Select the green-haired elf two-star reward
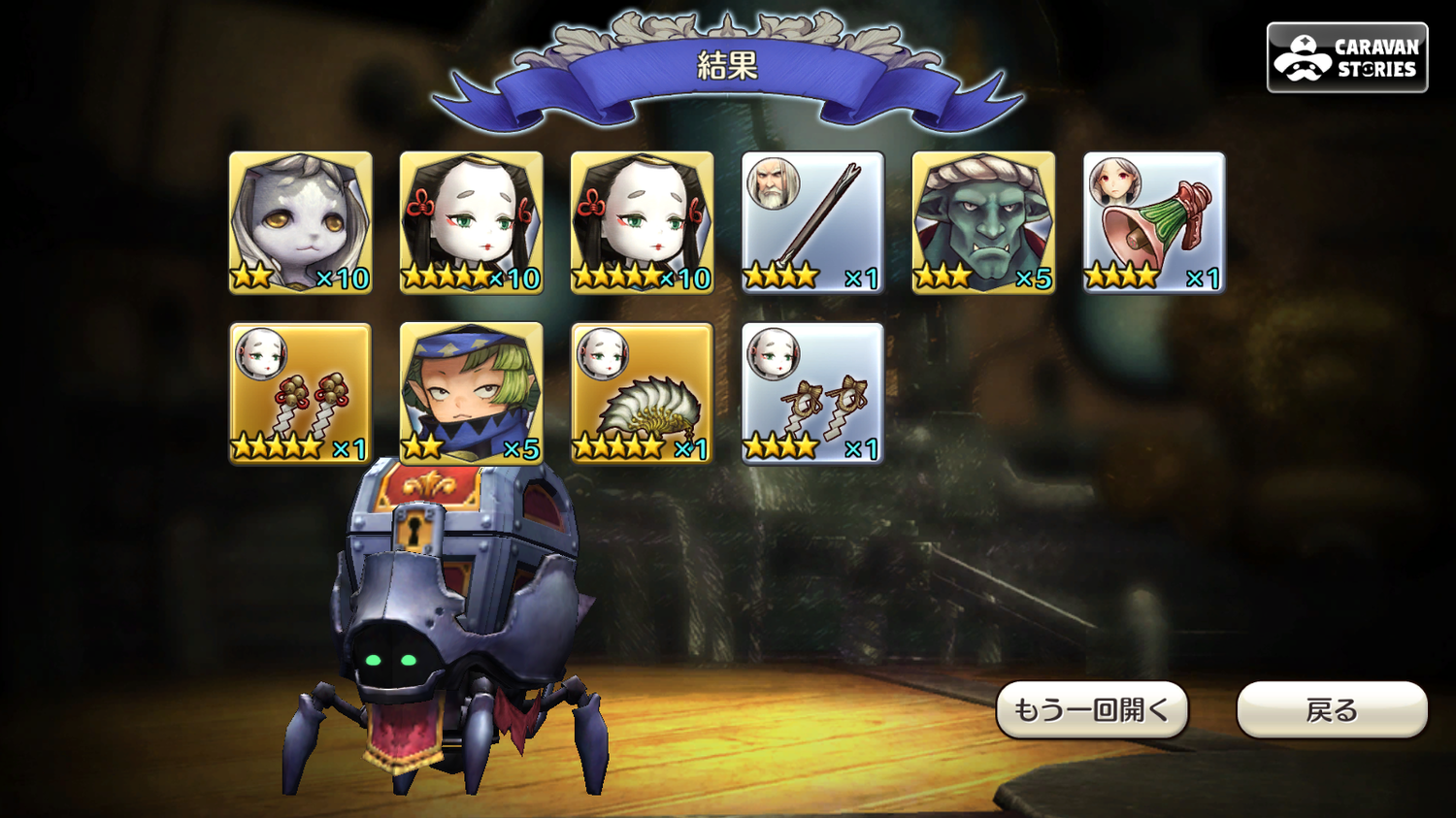Screen dimensions: 1456x818 click(x=472, y=393)
